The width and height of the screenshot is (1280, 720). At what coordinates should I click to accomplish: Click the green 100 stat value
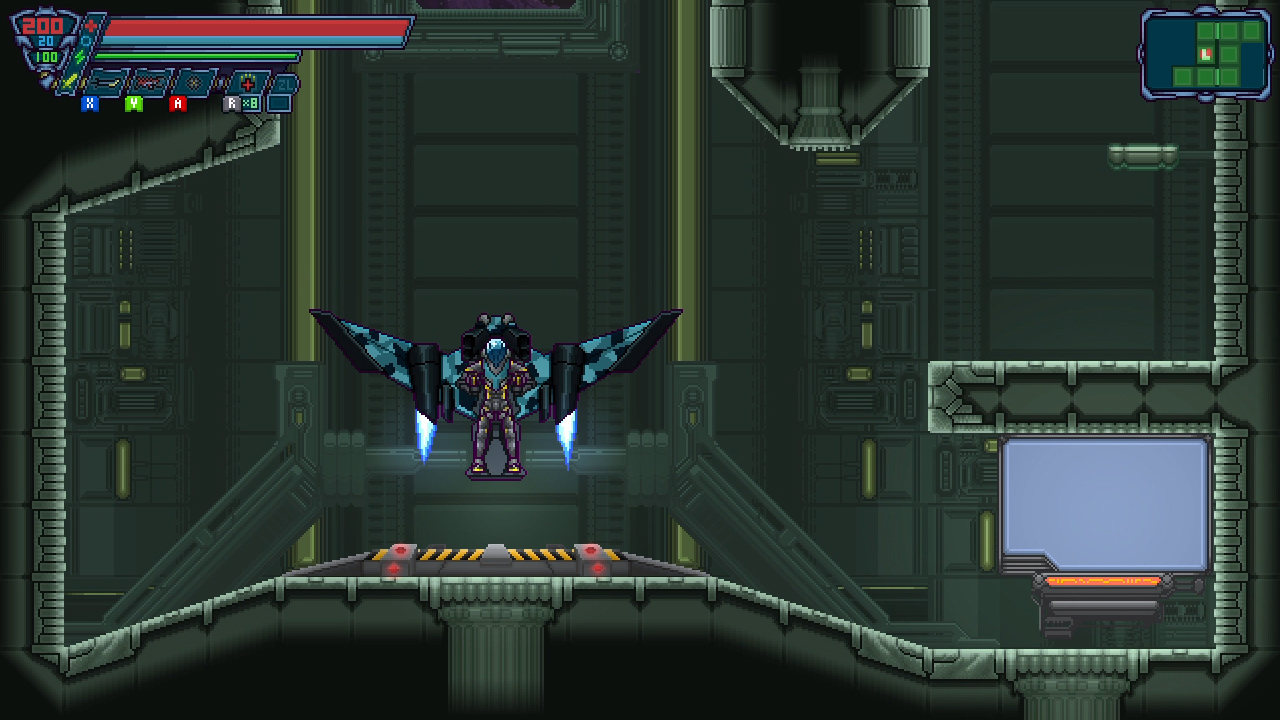[46, 57]
